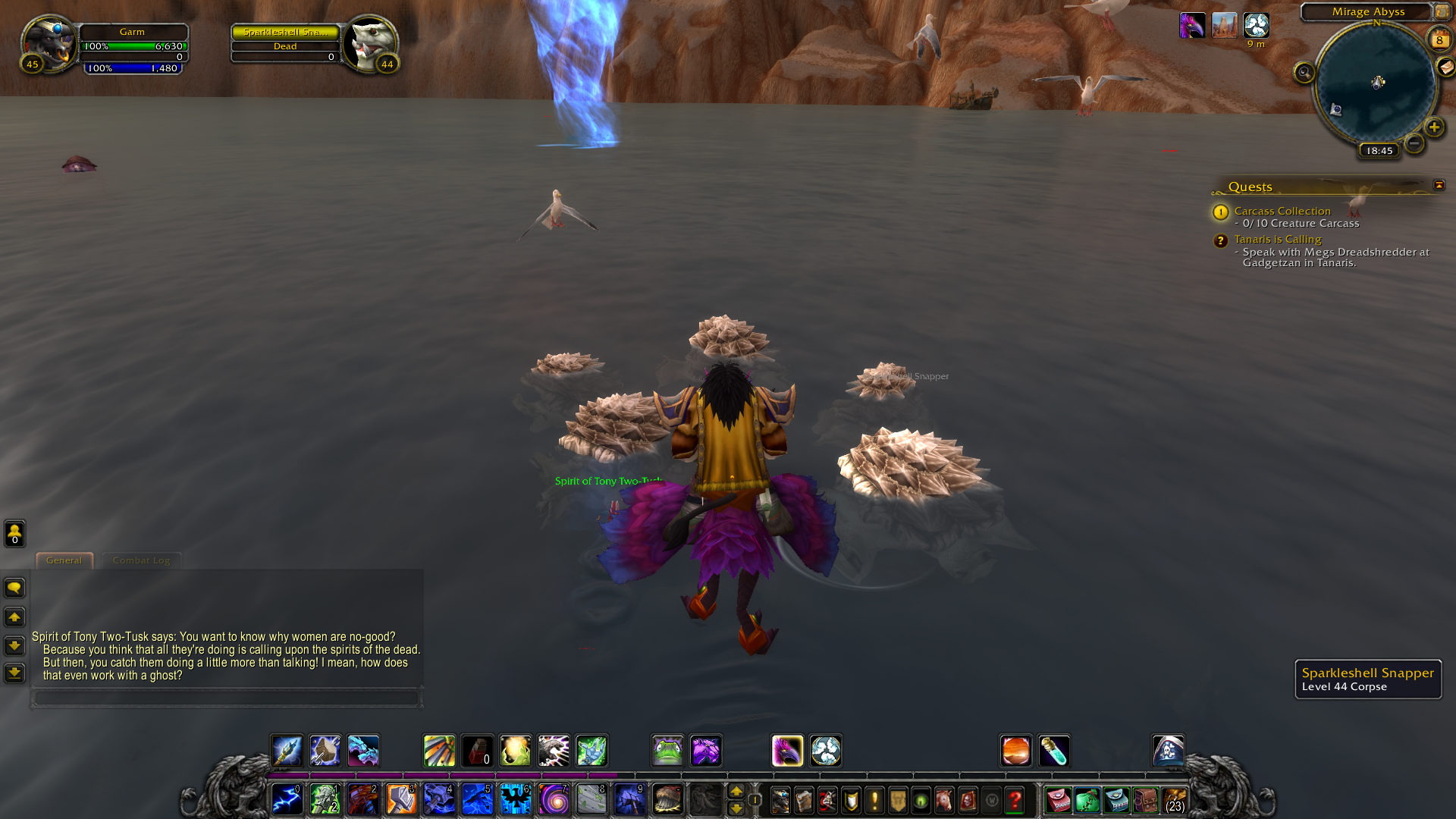Activate the purple spiral ability in slot 7
1456x819 pixels.
[x=554, y=799]
